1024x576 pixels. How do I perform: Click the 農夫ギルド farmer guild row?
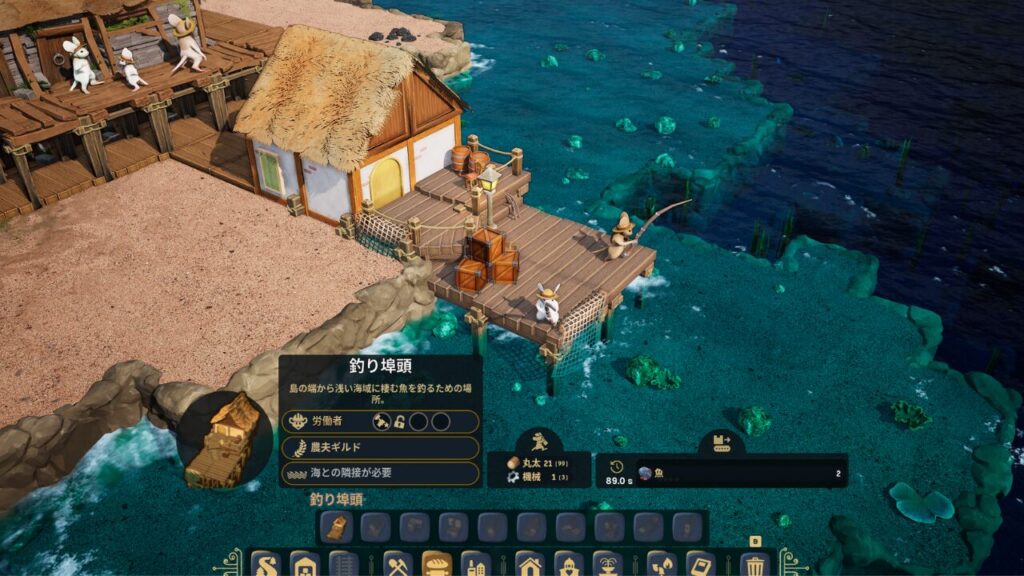(x=380, y=448)
